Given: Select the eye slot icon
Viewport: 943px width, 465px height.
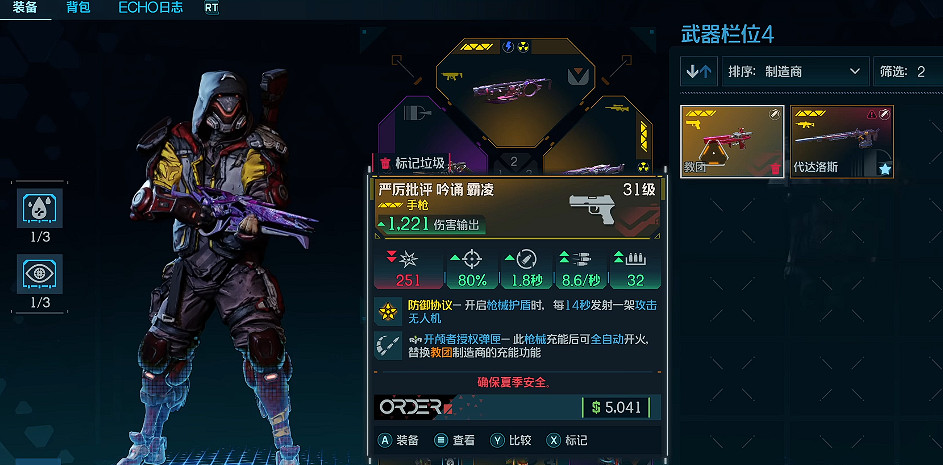Looking at the screenshot, I should click(42, 273).
